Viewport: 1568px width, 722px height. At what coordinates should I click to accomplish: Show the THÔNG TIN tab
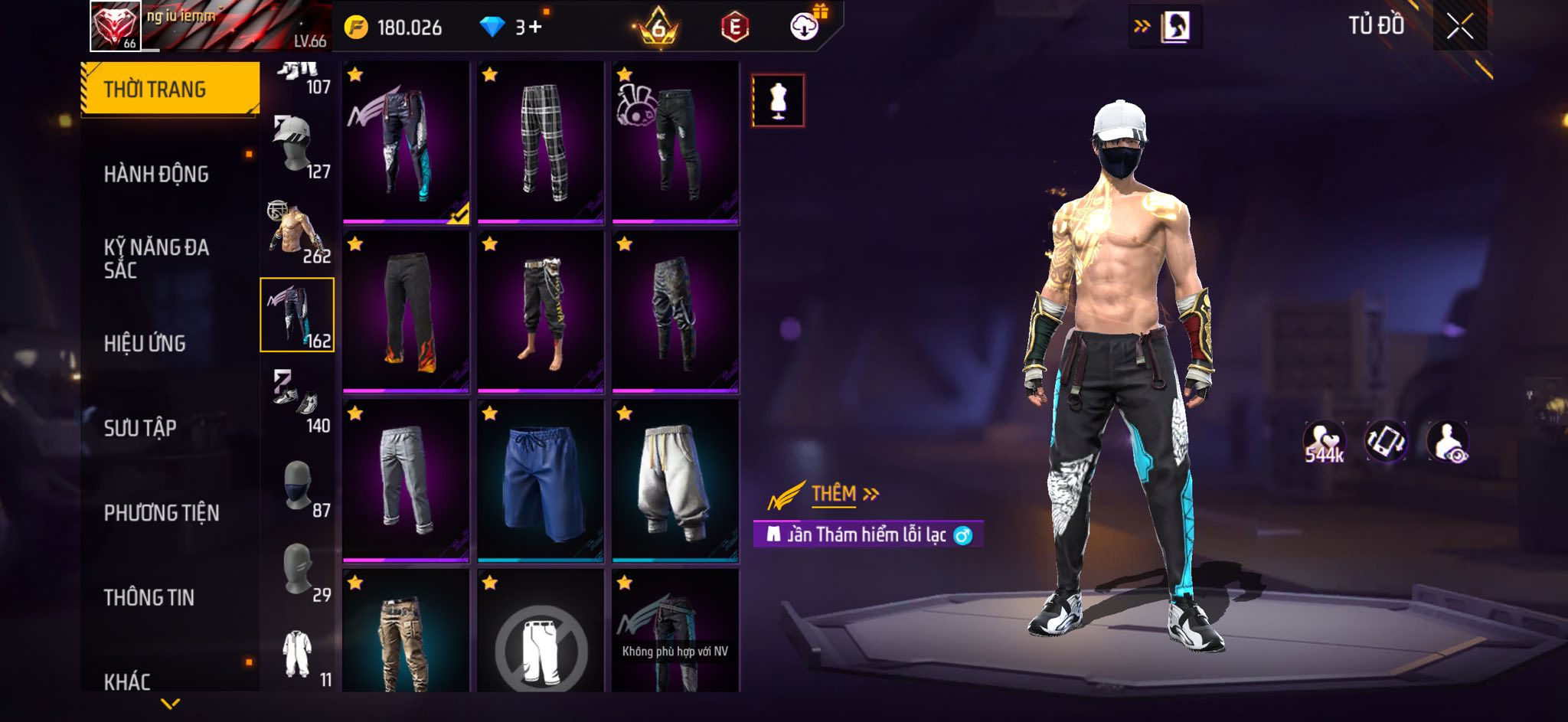click(x=149, y=596)
